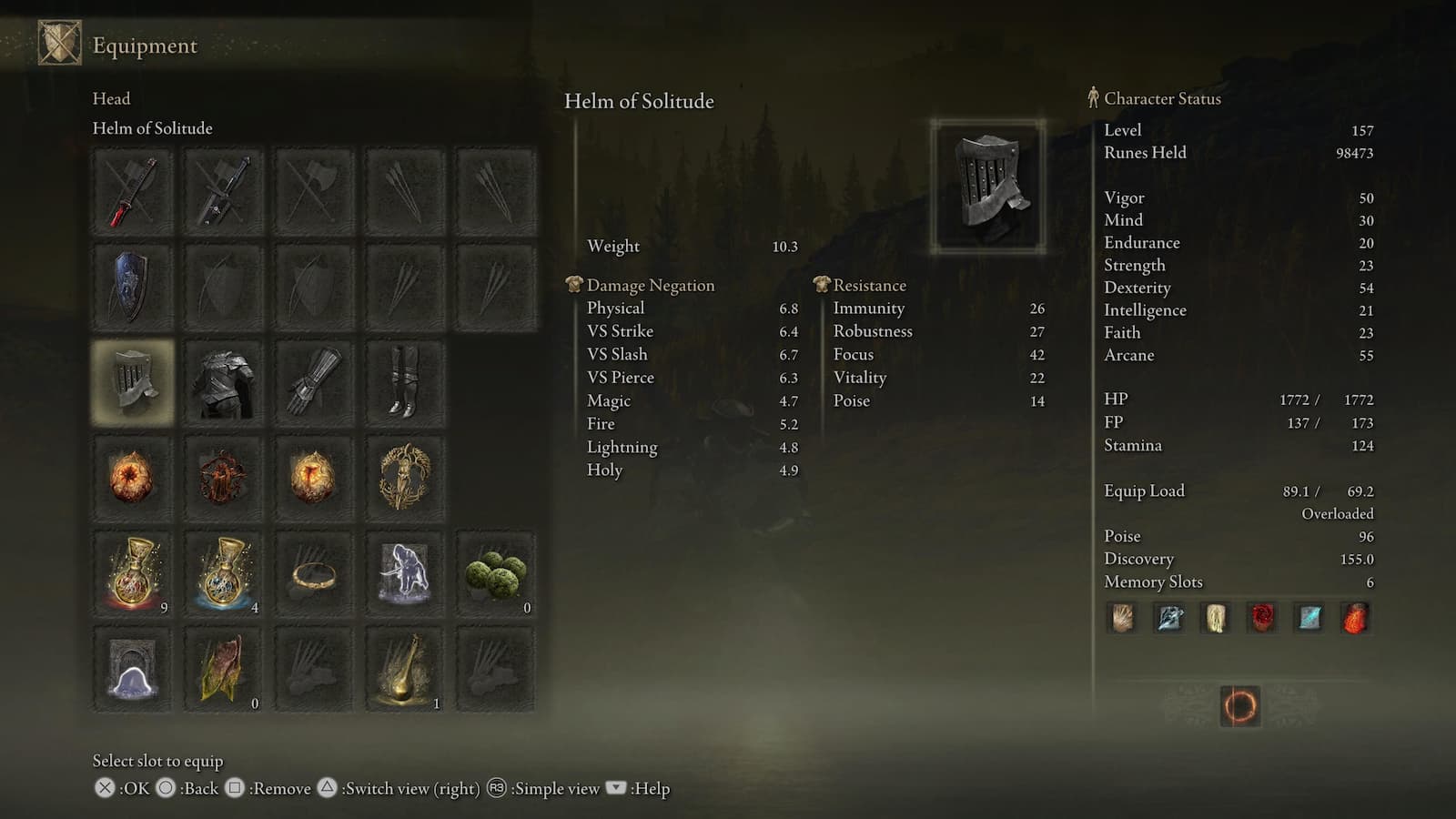Select the Cerulean Flask with 4 charges
The image size is (1456, 819).
(x=223, y=573)
